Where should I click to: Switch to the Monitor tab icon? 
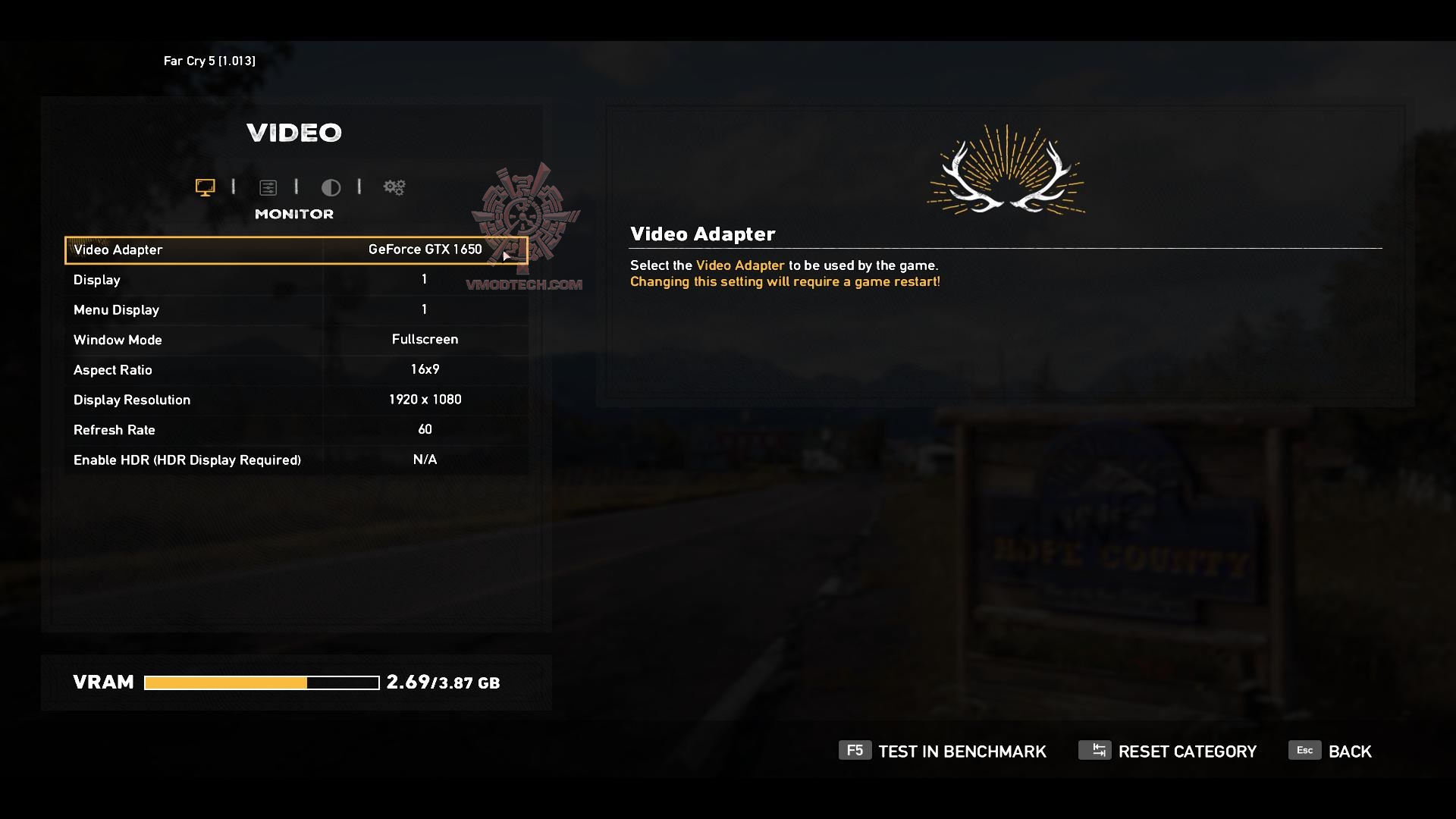coord(205,187)
